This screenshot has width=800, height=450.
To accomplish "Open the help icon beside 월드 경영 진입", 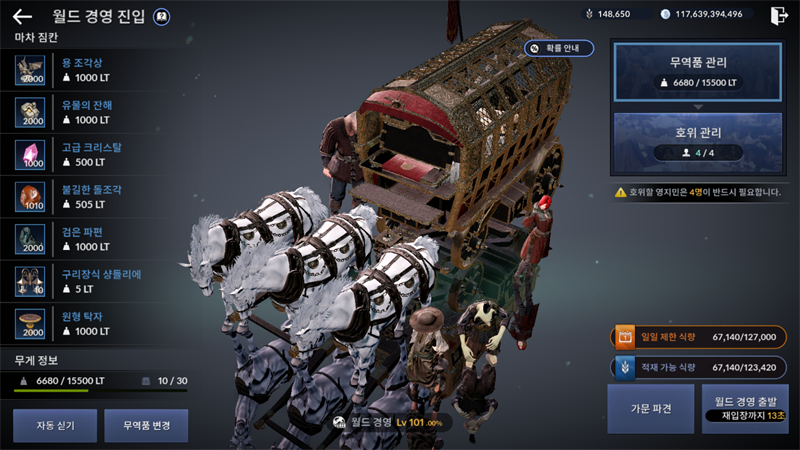I will tap(163, 17).
